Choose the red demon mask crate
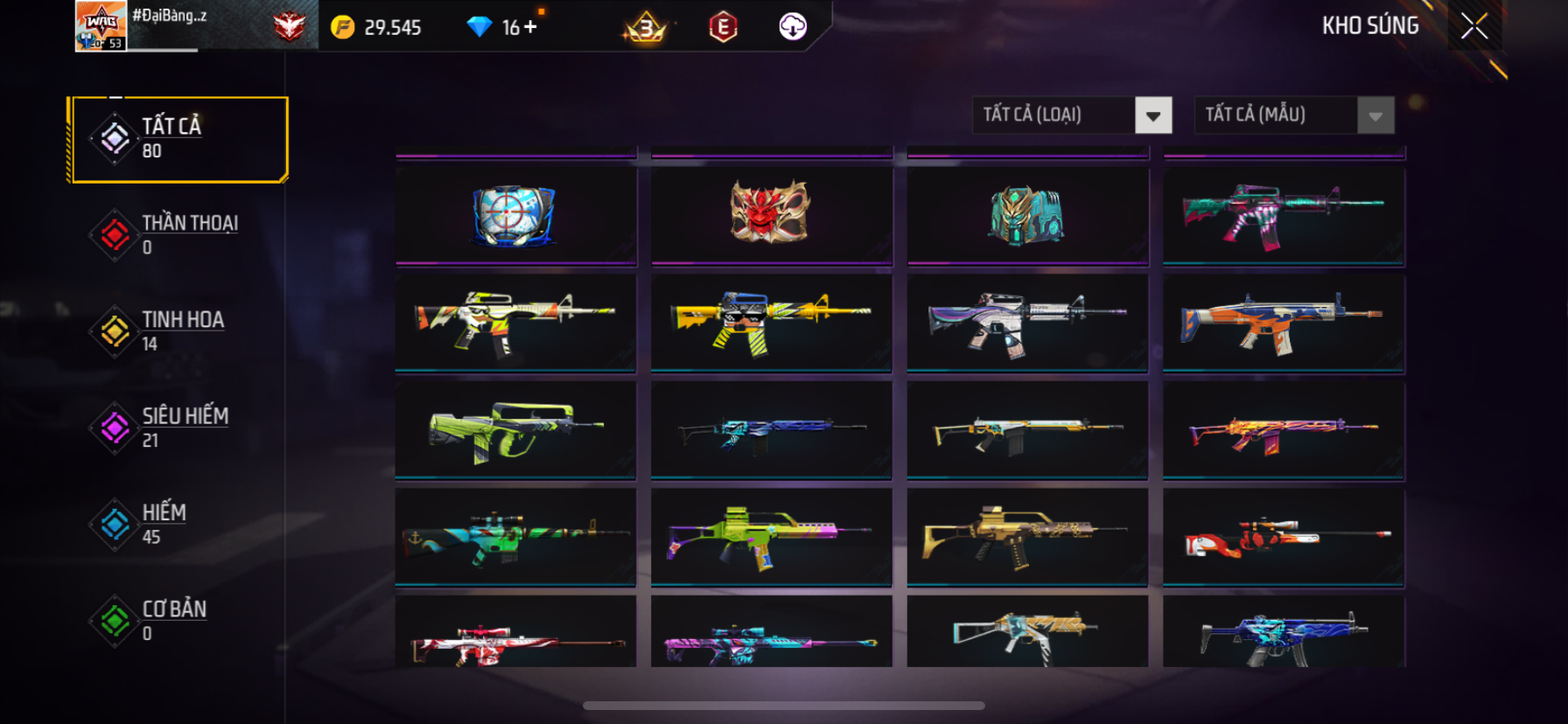Screen dimensions: 1568x724 coord(771,212)
